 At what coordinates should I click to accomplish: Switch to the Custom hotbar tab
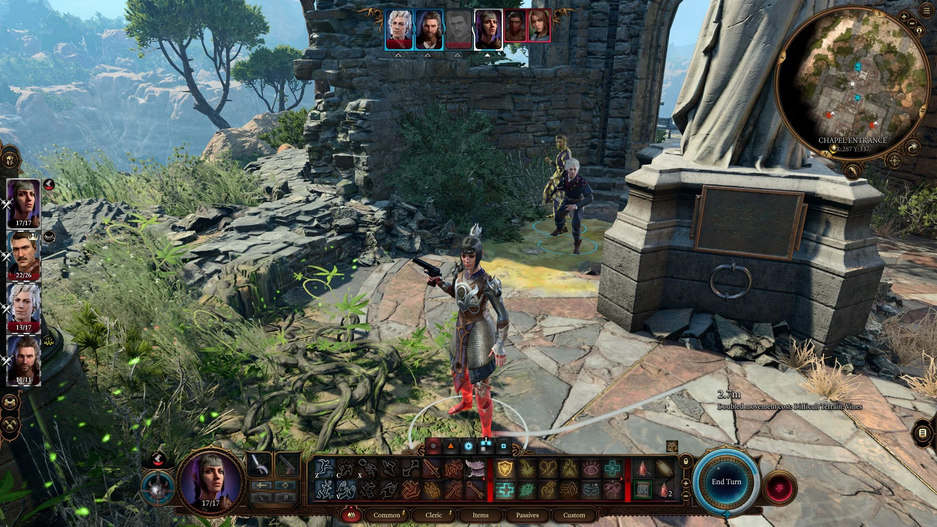[574, 515]
